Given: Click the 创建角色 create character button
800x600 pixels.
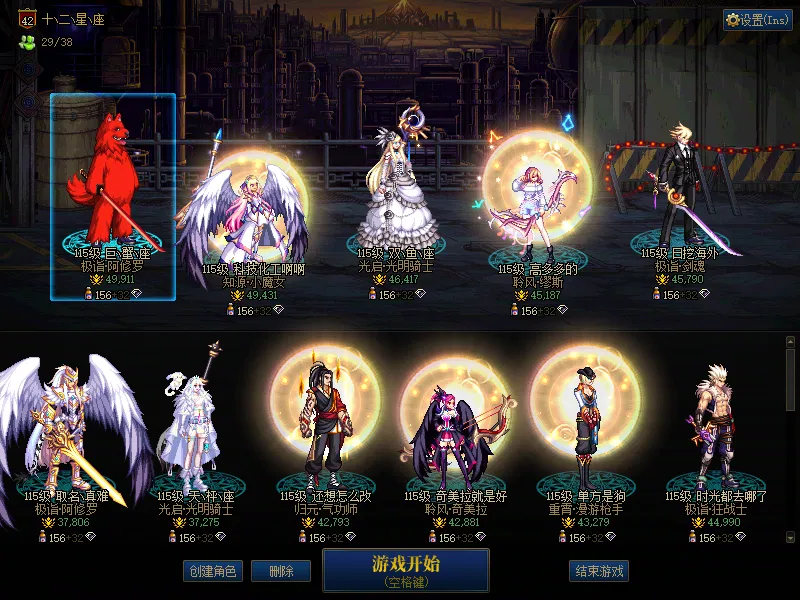Looking at the screenshot, I should click(212, 571).
